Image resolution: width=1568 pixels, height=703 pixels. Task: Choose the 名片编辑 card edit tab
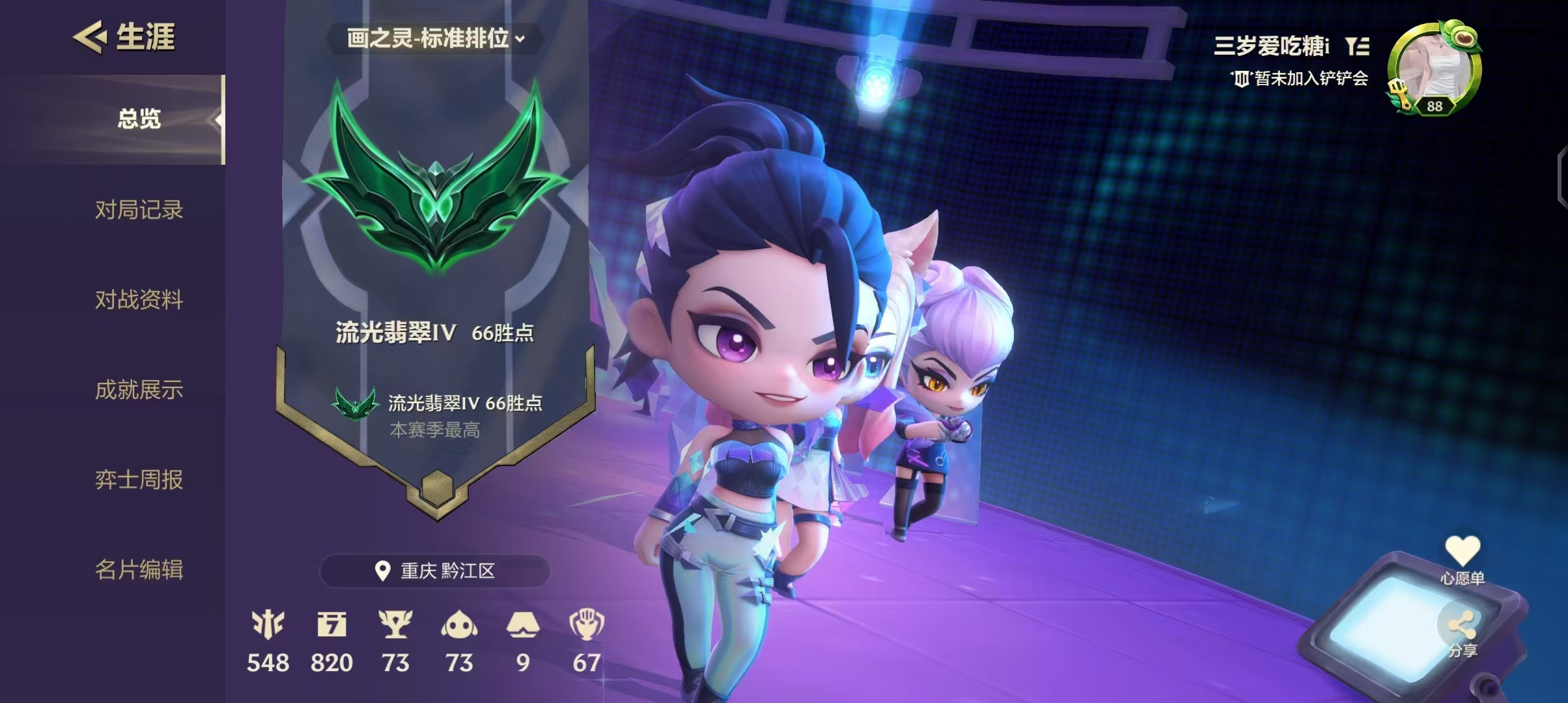pyautogui.click(x=139, y=570)
